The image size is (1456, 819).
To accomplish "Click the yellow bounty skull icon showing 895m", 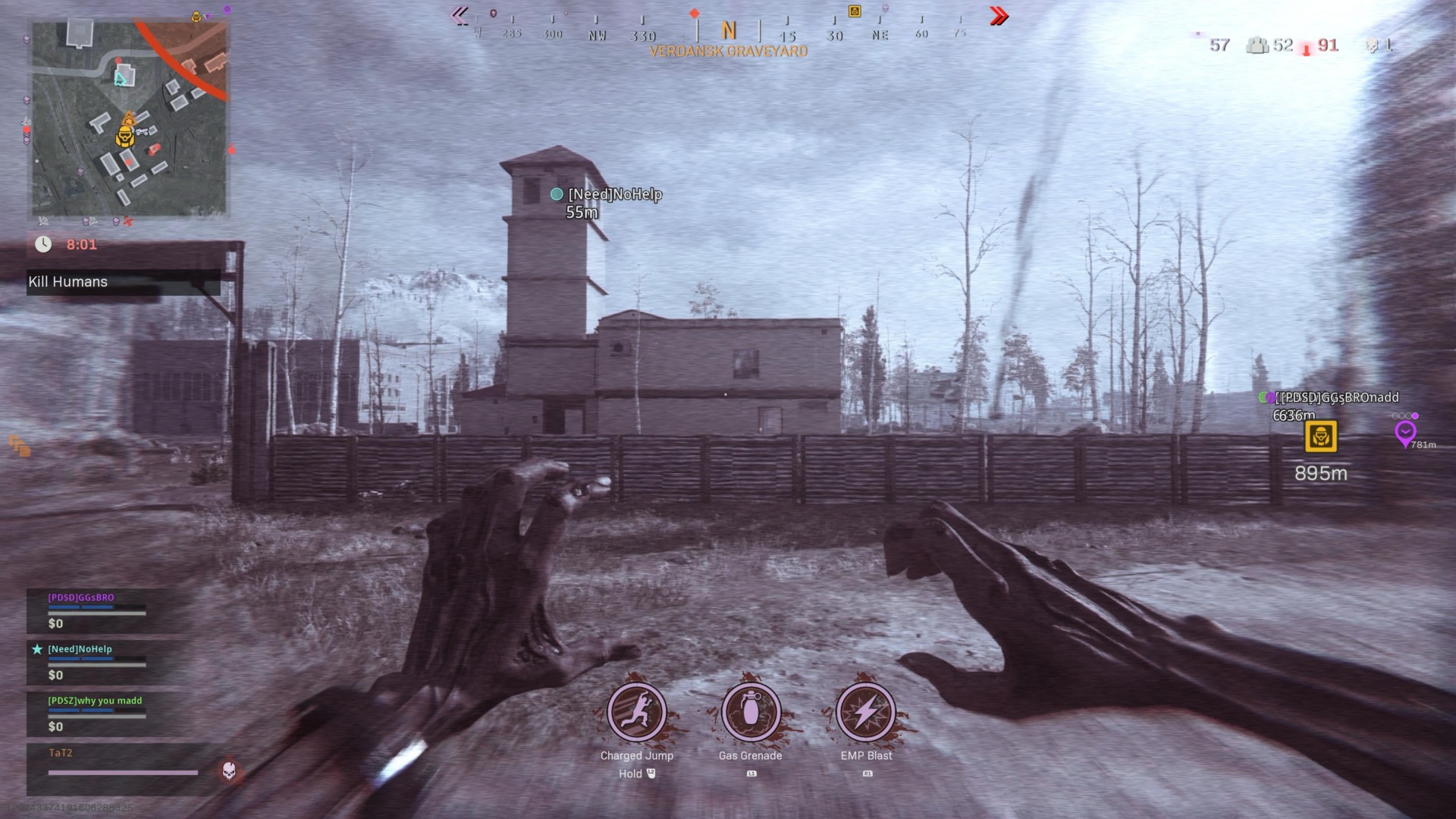I will tap(1319, 438).
